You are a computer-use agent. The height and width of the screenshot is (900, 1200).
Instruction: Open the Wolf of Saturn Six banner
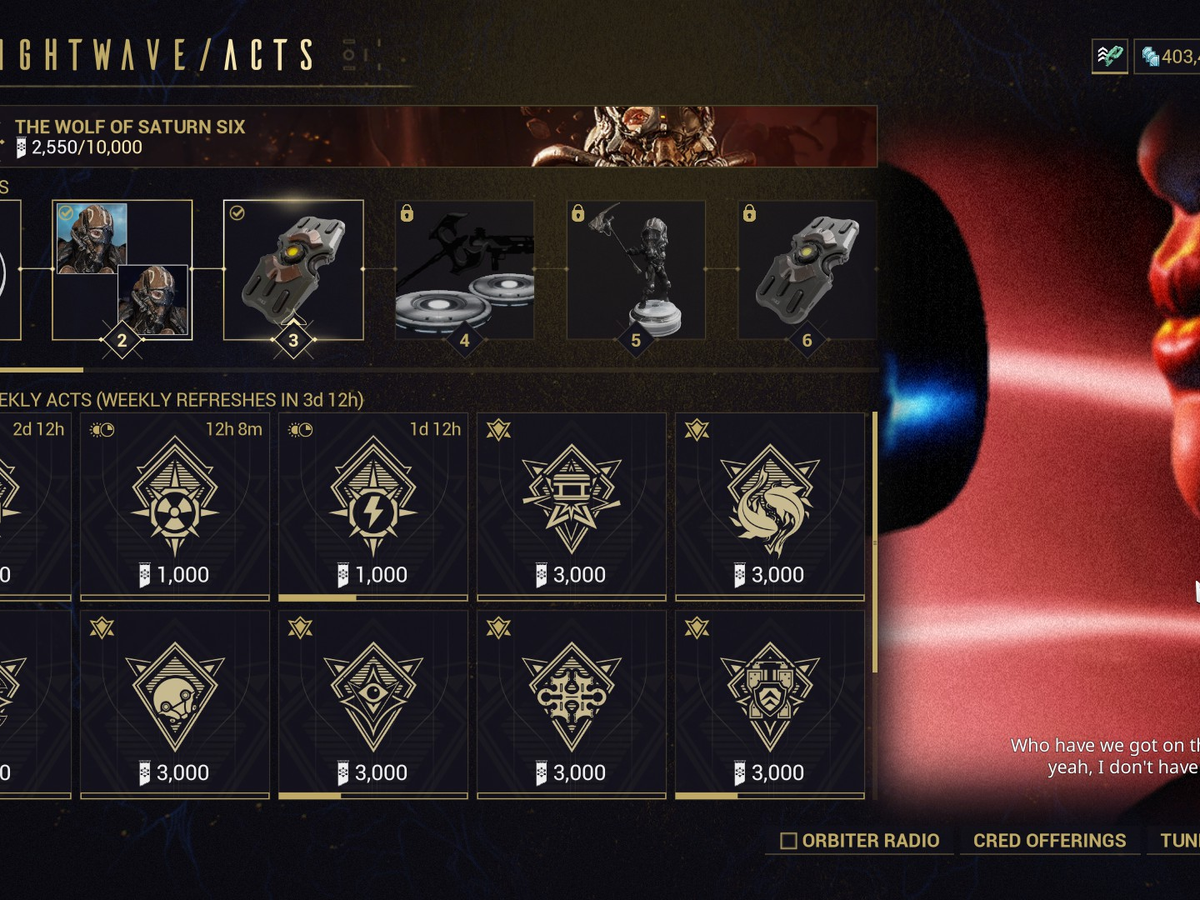coord(440,137)
